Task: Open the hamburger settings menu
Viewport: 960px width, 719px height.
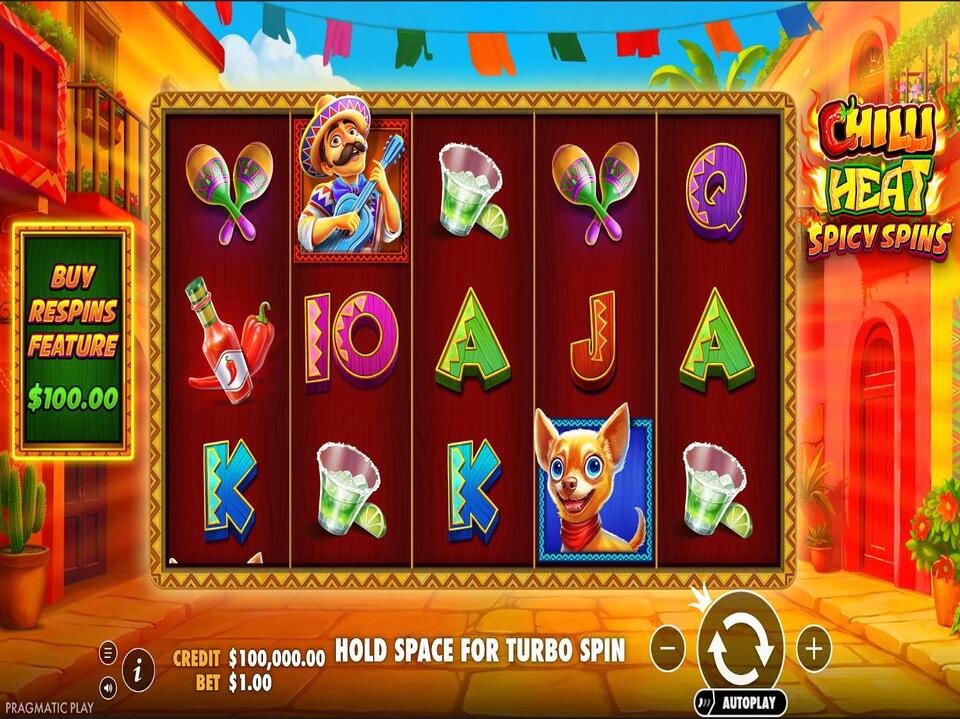Action: [108, 653]
